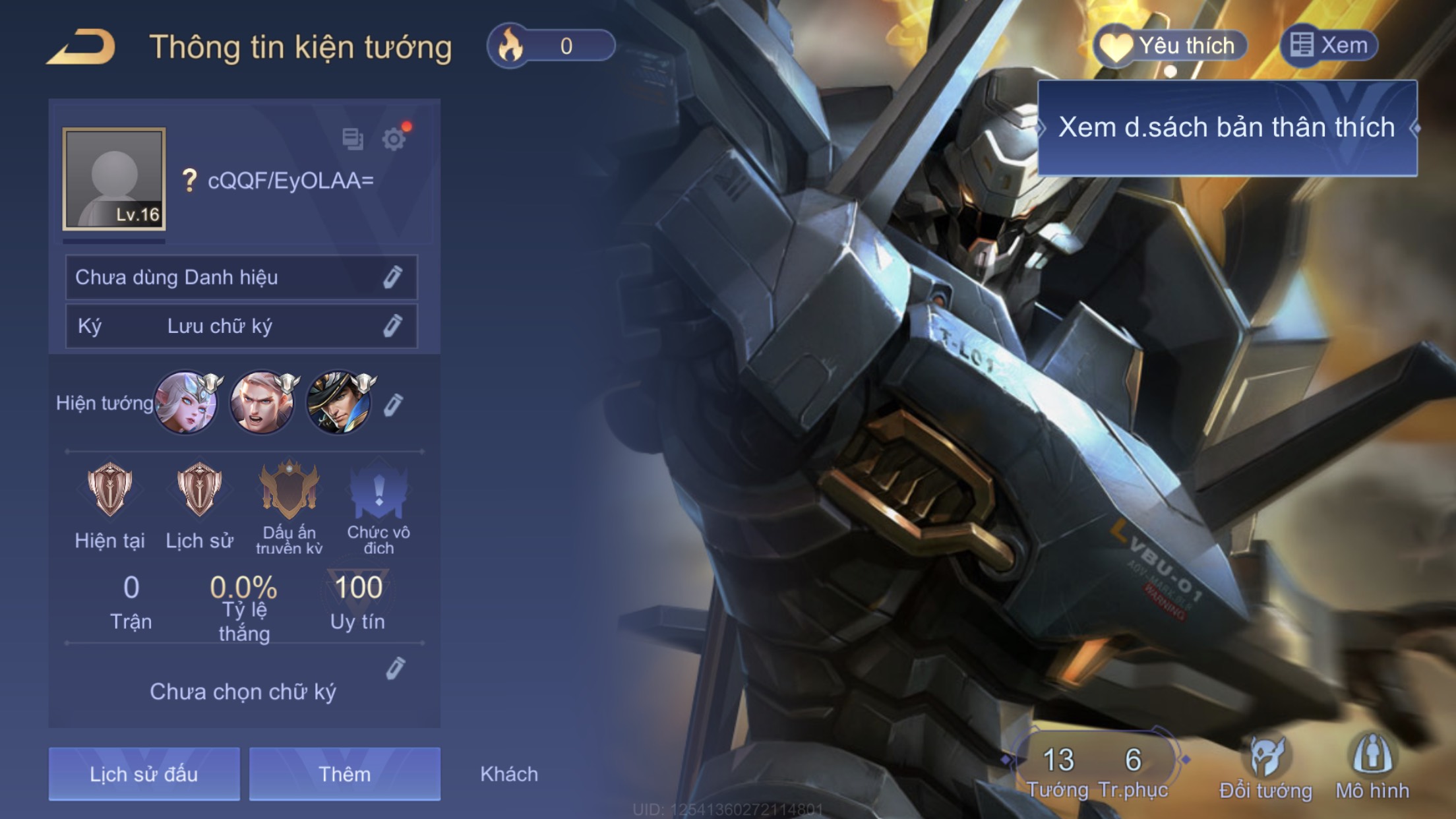Edit the Danh hiệu title field
The width and height of the screenshot is (1456, 819).
(392, 278)
